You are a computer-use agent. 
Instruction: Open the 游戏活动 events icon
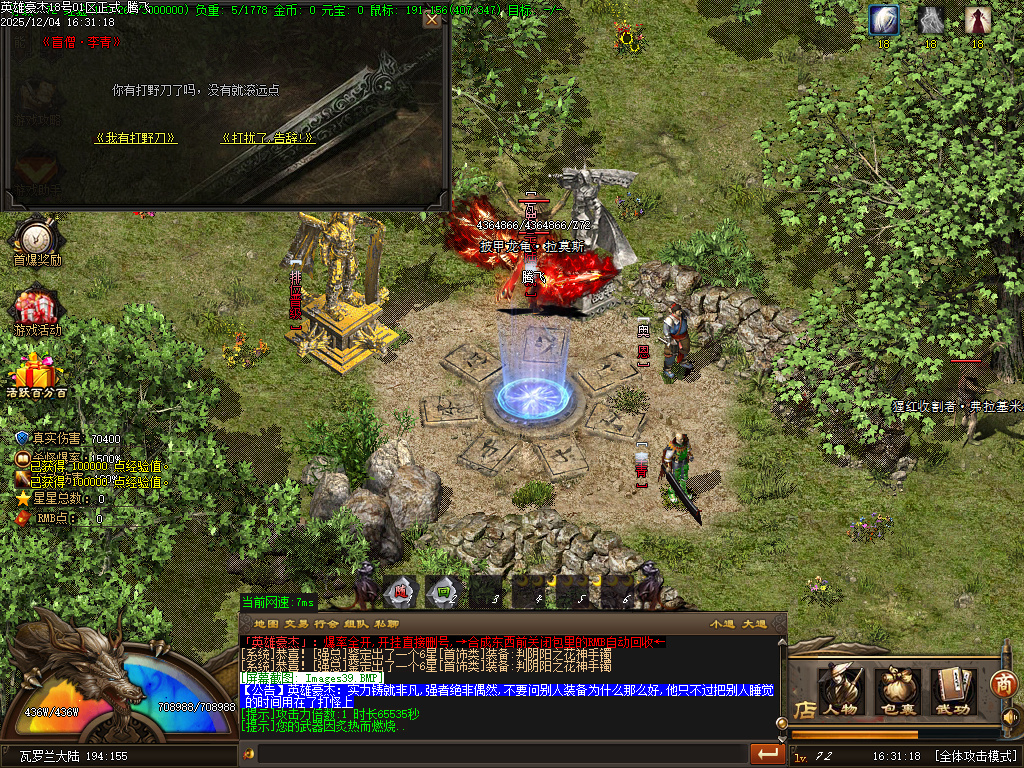(x=37, y=308)
